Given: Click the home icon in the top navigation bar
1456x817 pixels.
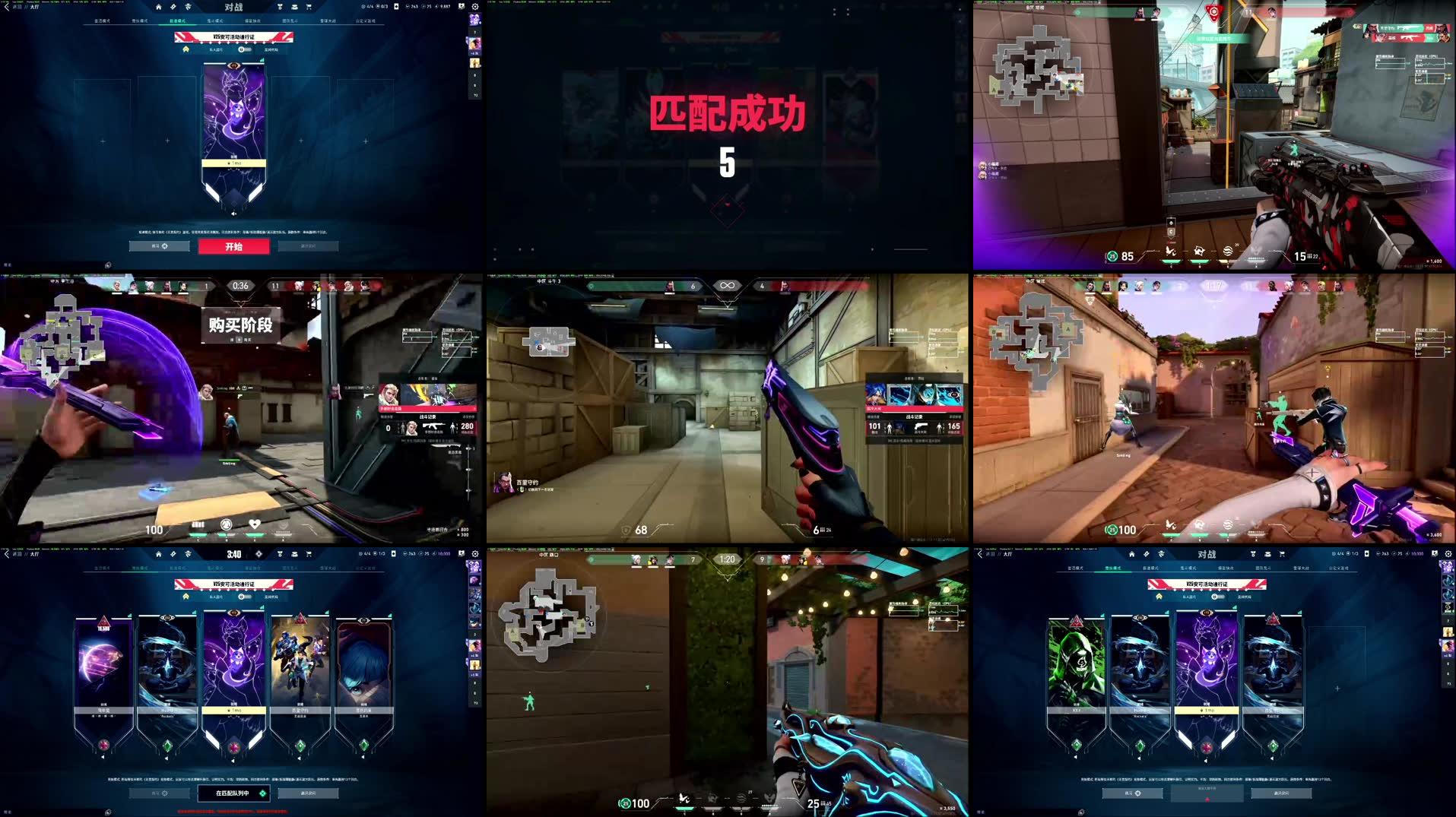Looking at the screenshot, I should click(158, 6).
